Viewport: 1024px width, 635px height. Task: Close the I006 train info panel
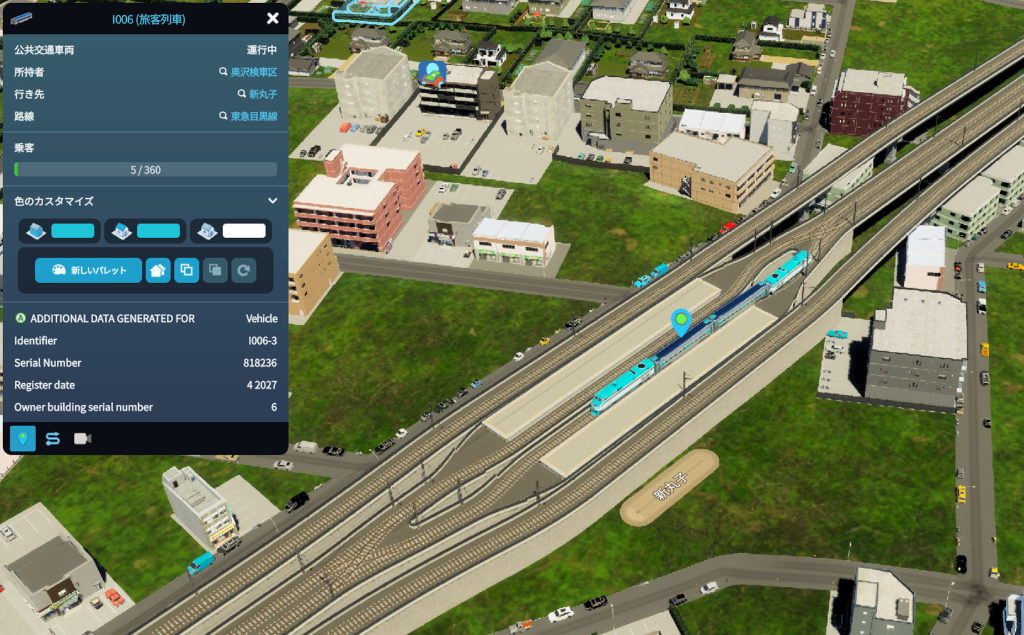coord(272,18)
